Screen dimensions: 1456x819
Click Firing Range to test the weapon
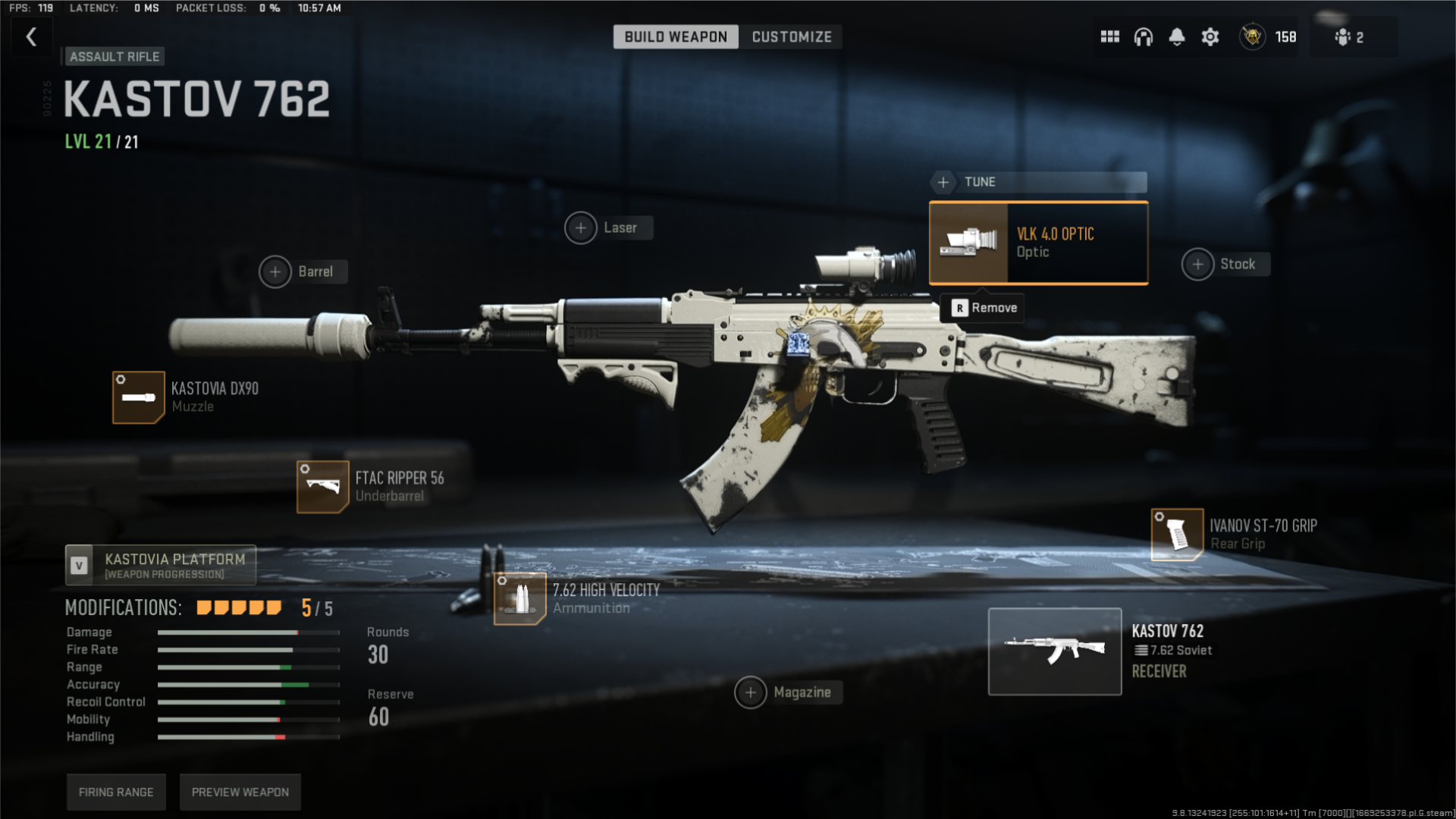(x=115, y=792)
